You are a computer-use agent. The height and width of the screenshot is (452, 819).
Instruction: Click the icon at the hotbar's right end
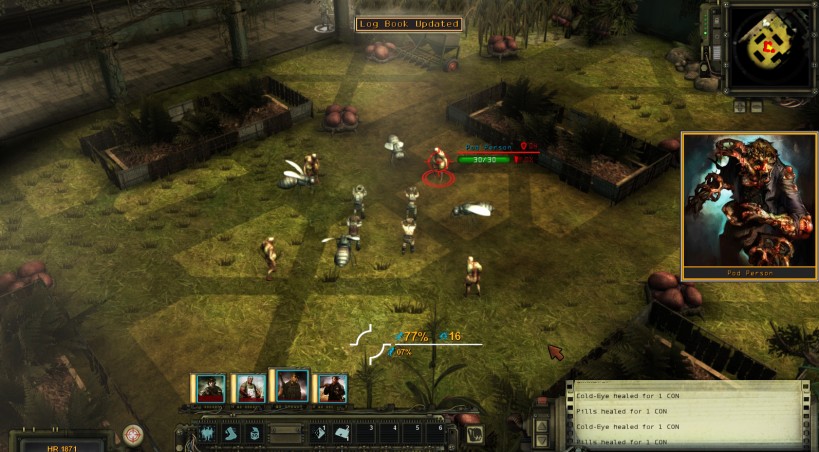tap(474, 434)
